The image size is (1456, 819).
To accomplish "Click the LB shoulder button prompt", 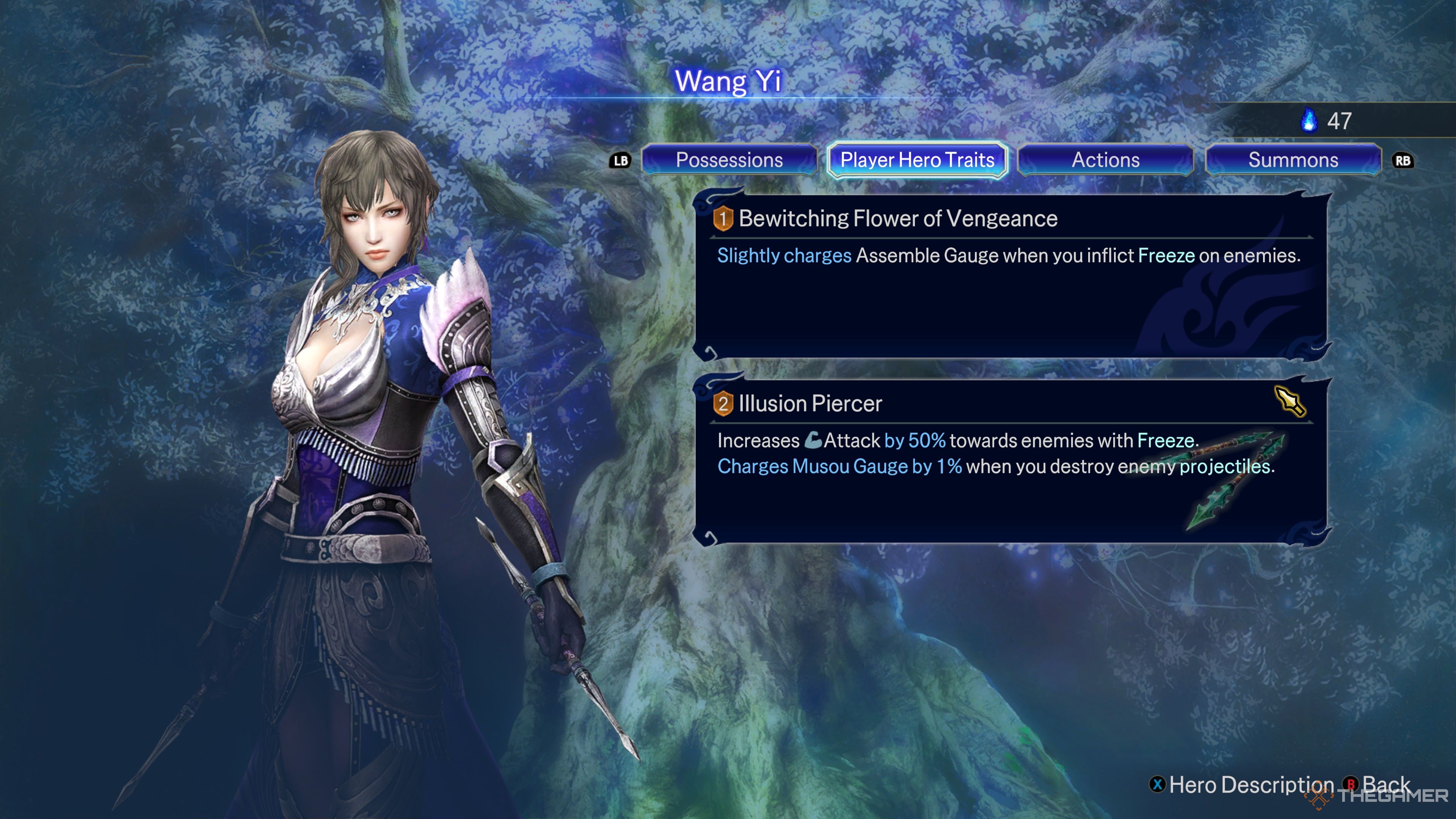I will click(x=620, y=160).
